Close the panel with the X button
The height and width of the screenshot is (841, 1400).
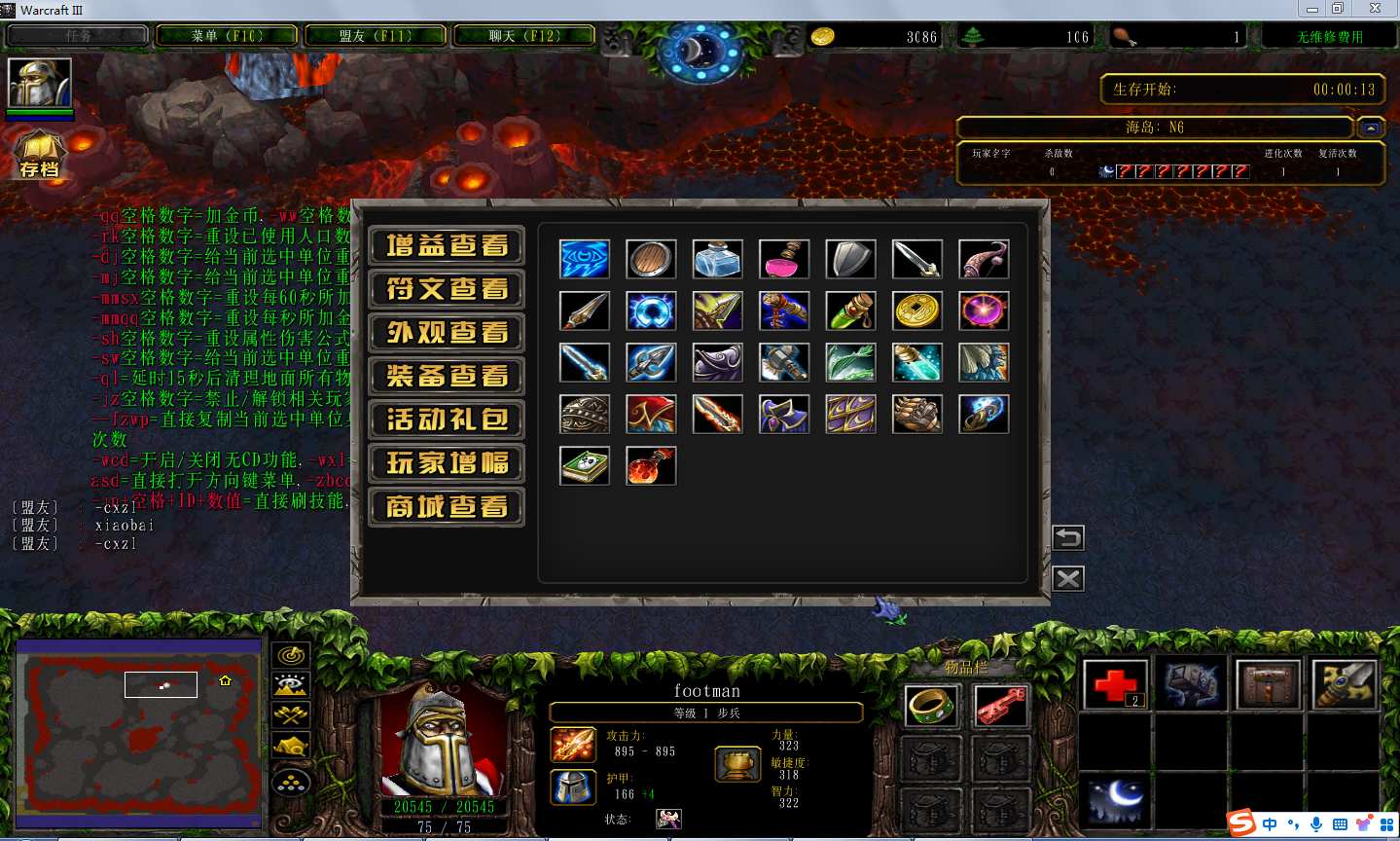click(x=1067, y=579)
